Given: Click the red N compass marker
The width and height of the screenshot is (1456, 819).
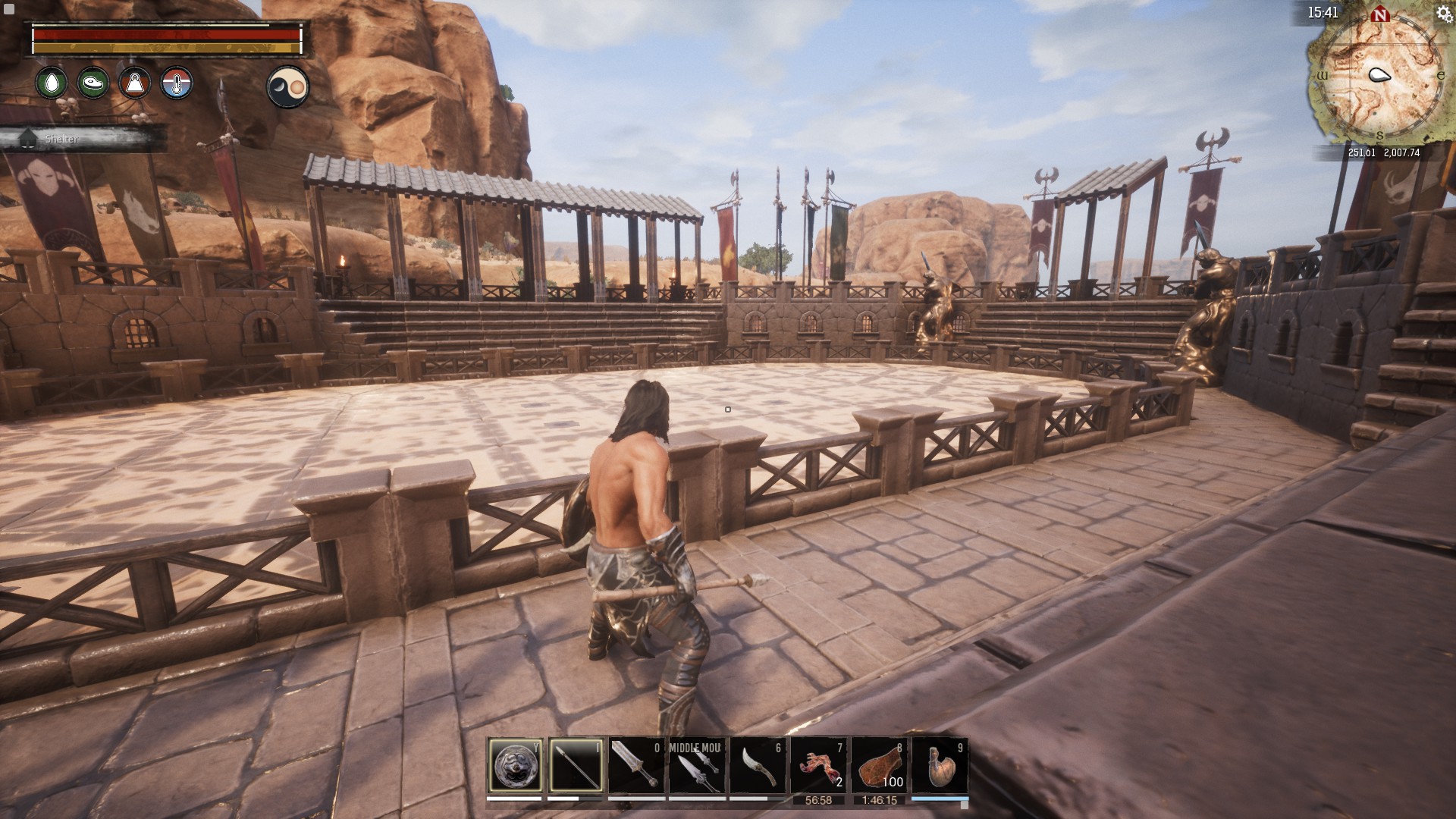Looking at the screenshot, I should (1380, 14).
